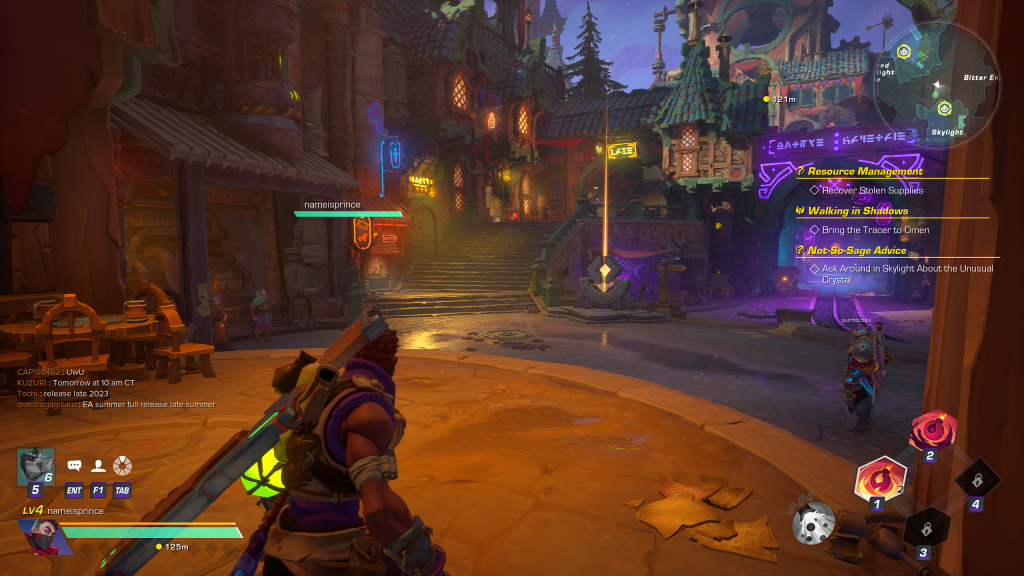The width and height of the screenshot is (1024, 576).
Task: Open the social player silhouette icon
Action: click(98, 466)
